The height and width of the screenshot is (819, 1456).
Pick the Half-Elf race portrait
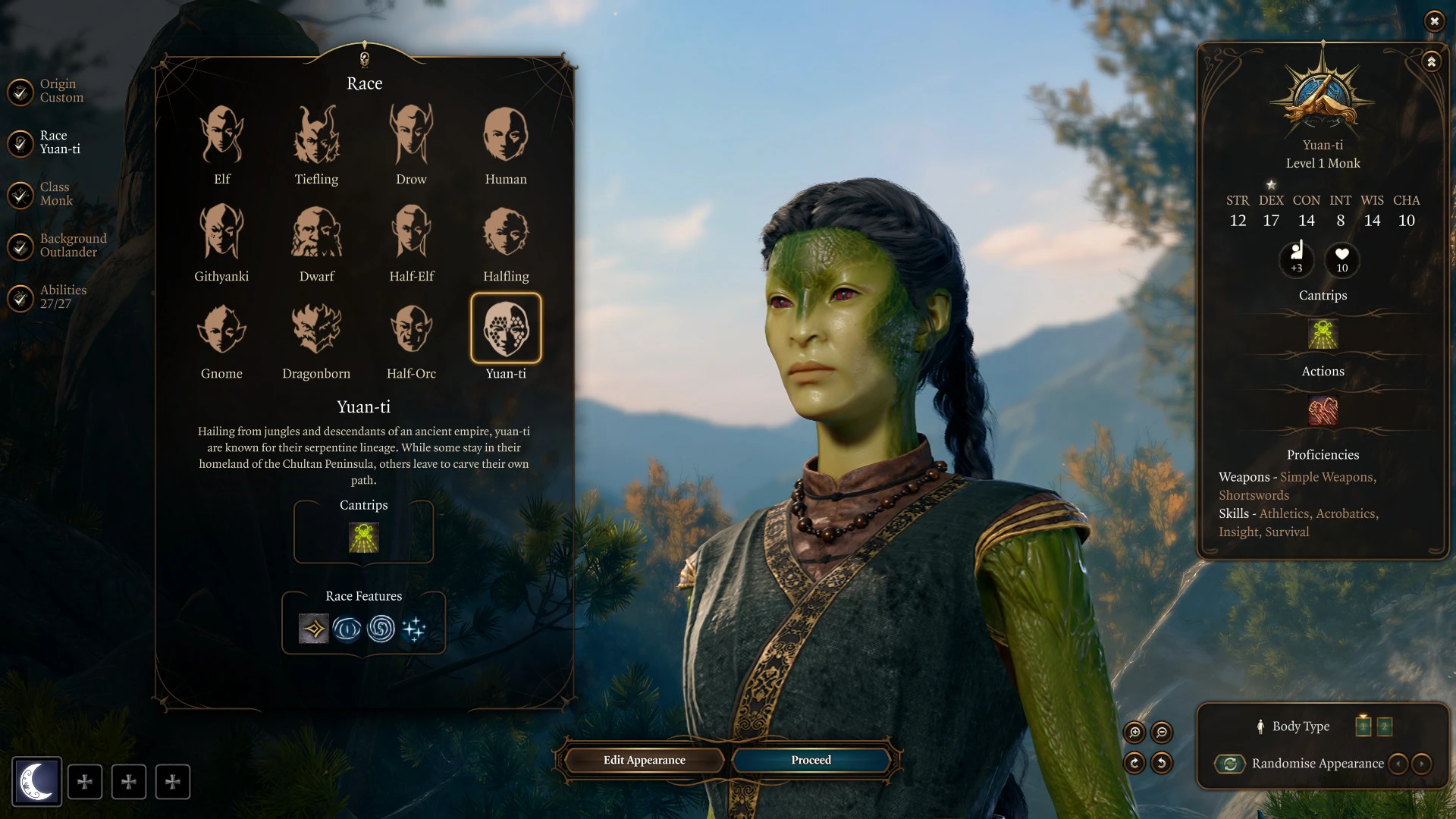click(411, 234)
